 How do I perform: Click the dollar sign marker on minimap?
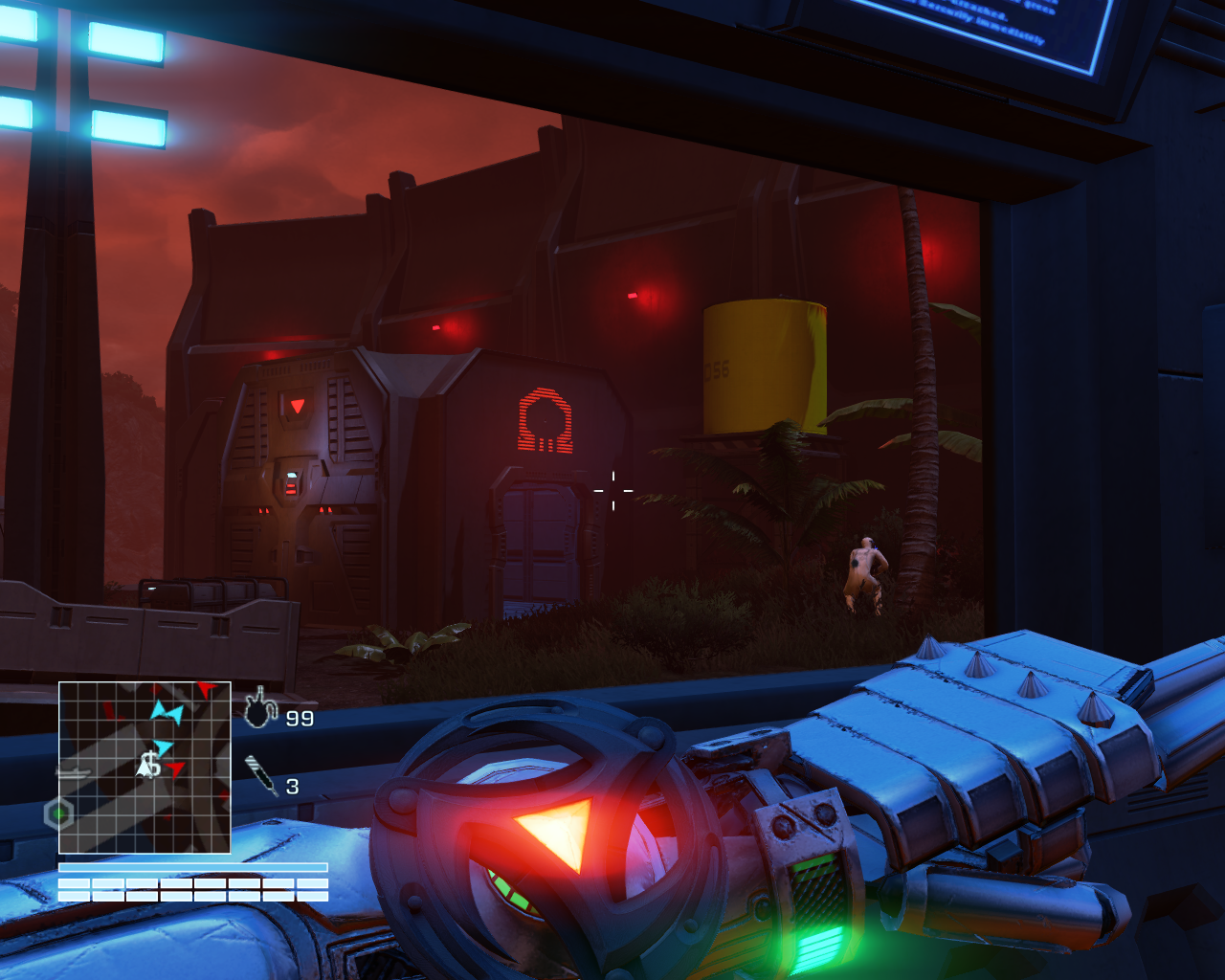pyautogui.click(x=150, y=765)
